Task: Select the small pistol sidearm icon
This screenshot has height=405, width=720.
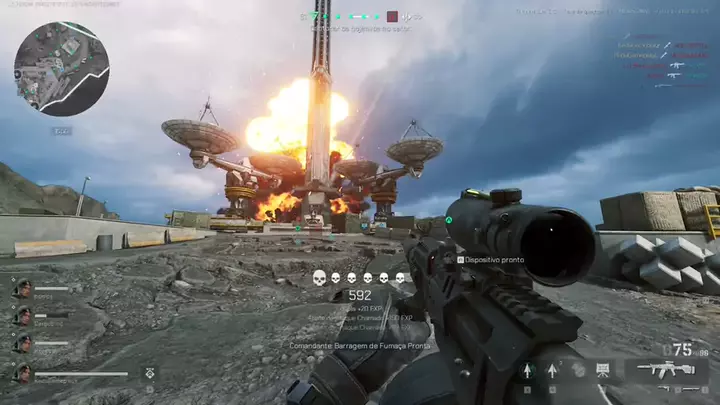Action: (665, 388)
